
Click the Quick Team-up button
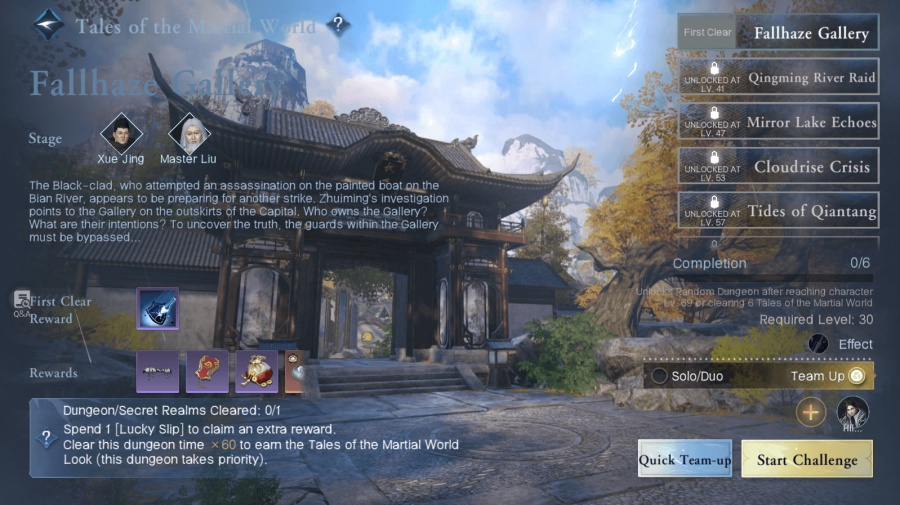tap(685, 459)
